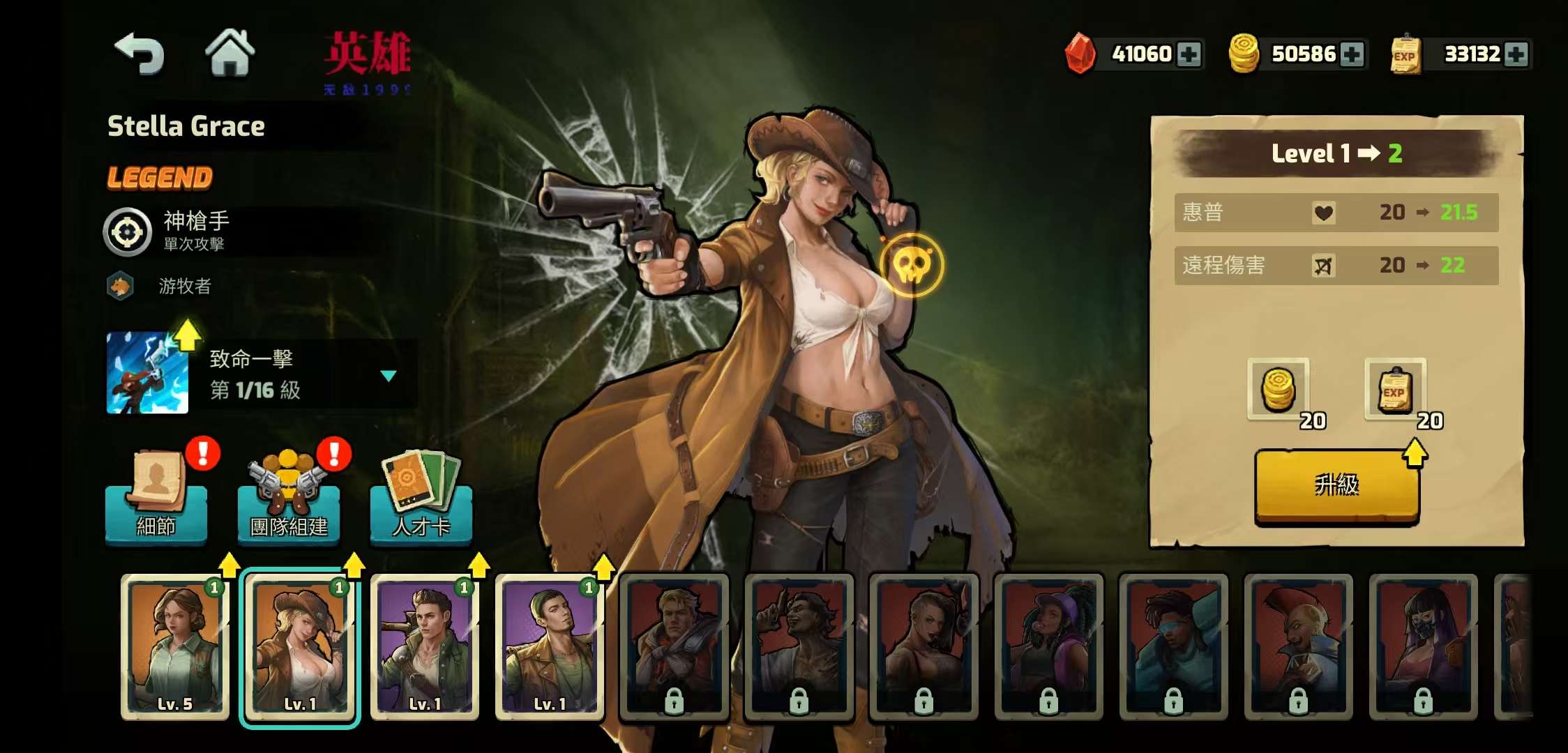This screenshot has width=1568, height=753.
Task: Buy more gold coins with plus button
Action: tap(1352, 54)
